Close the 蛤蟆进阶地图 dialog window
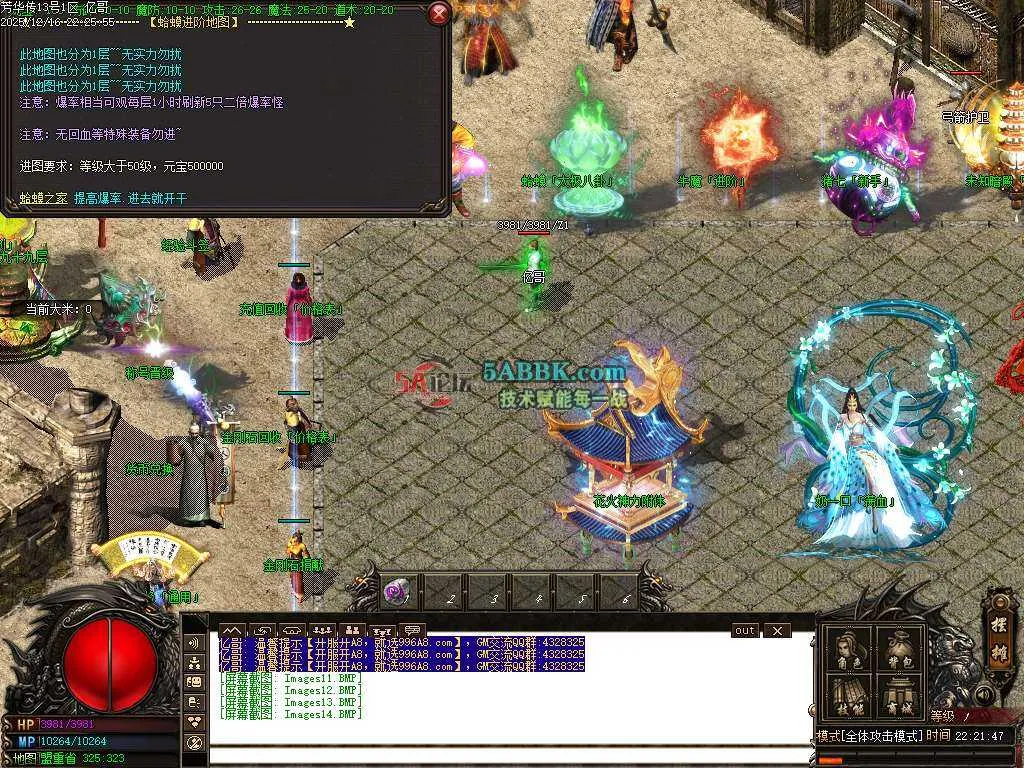This screenshot has height=768, width=1024. point(439,14)
